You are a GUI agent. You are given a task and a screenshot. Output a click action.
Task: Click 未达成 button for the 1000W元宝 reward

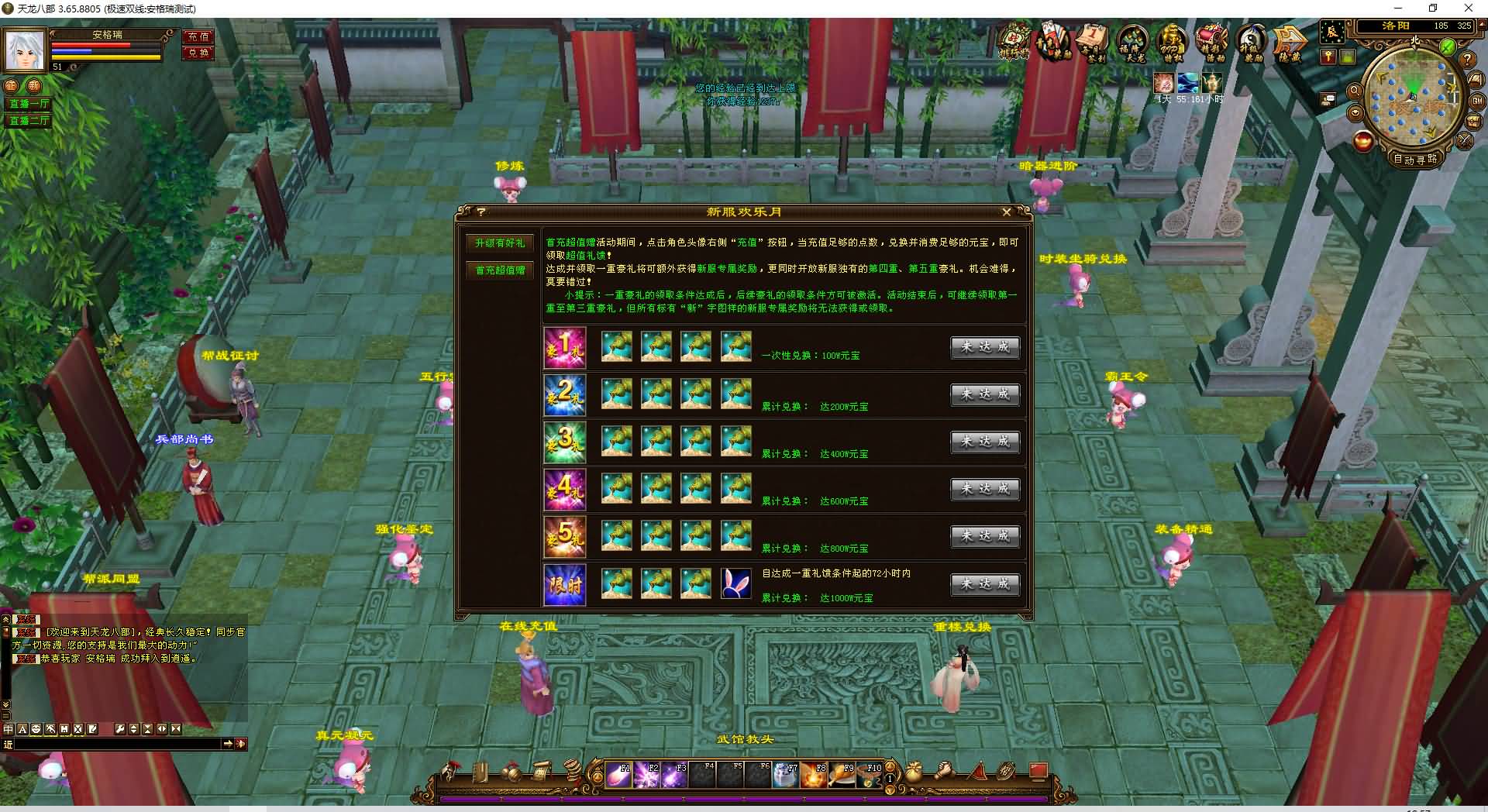[985, 584]
